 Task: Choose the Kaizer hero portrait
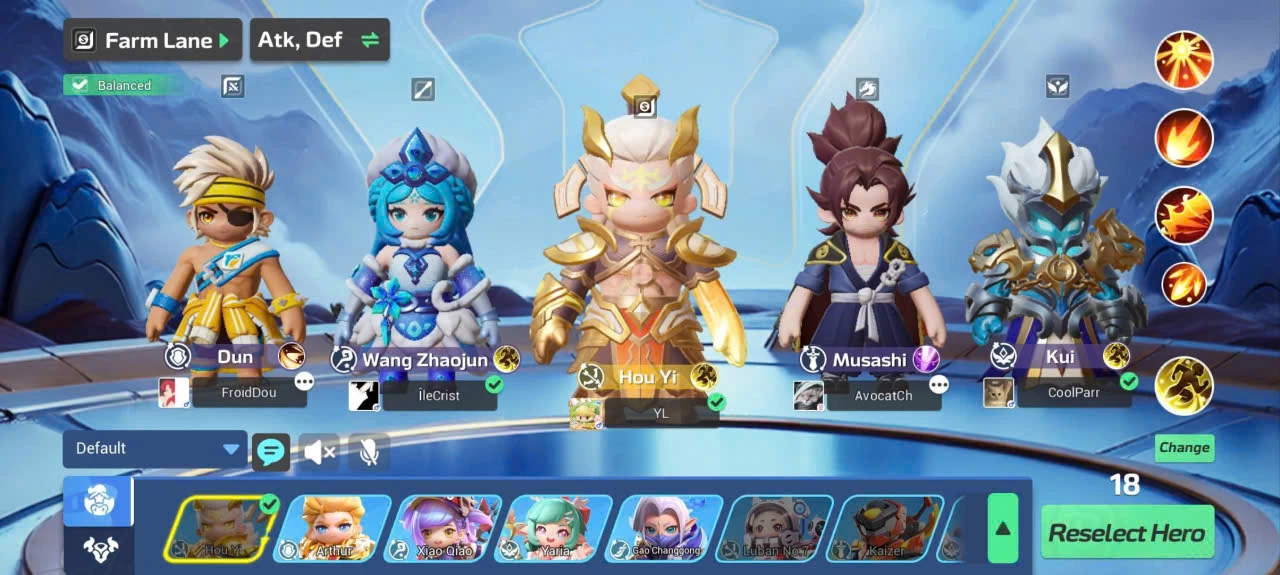pos(885,528)
